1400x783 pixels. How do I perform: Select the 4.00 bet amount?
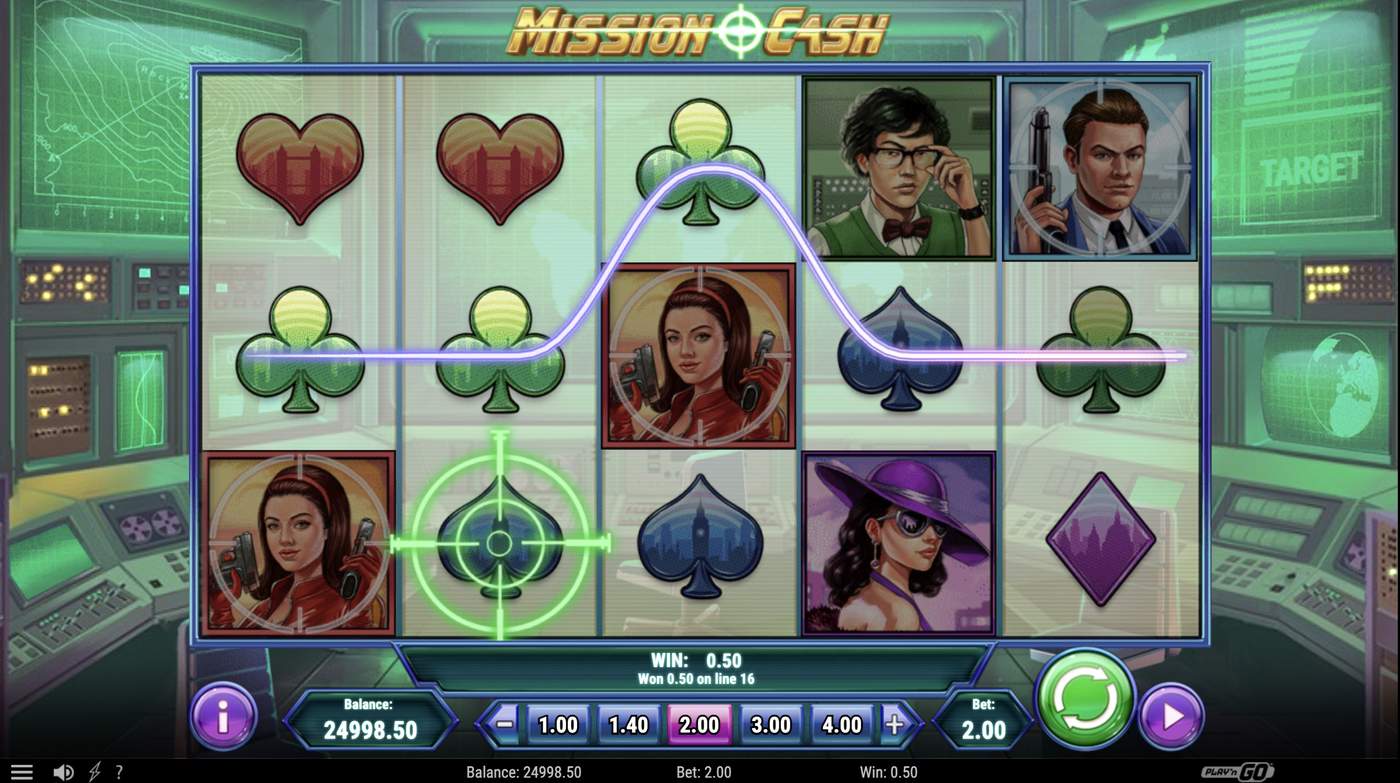click(841, 724)
